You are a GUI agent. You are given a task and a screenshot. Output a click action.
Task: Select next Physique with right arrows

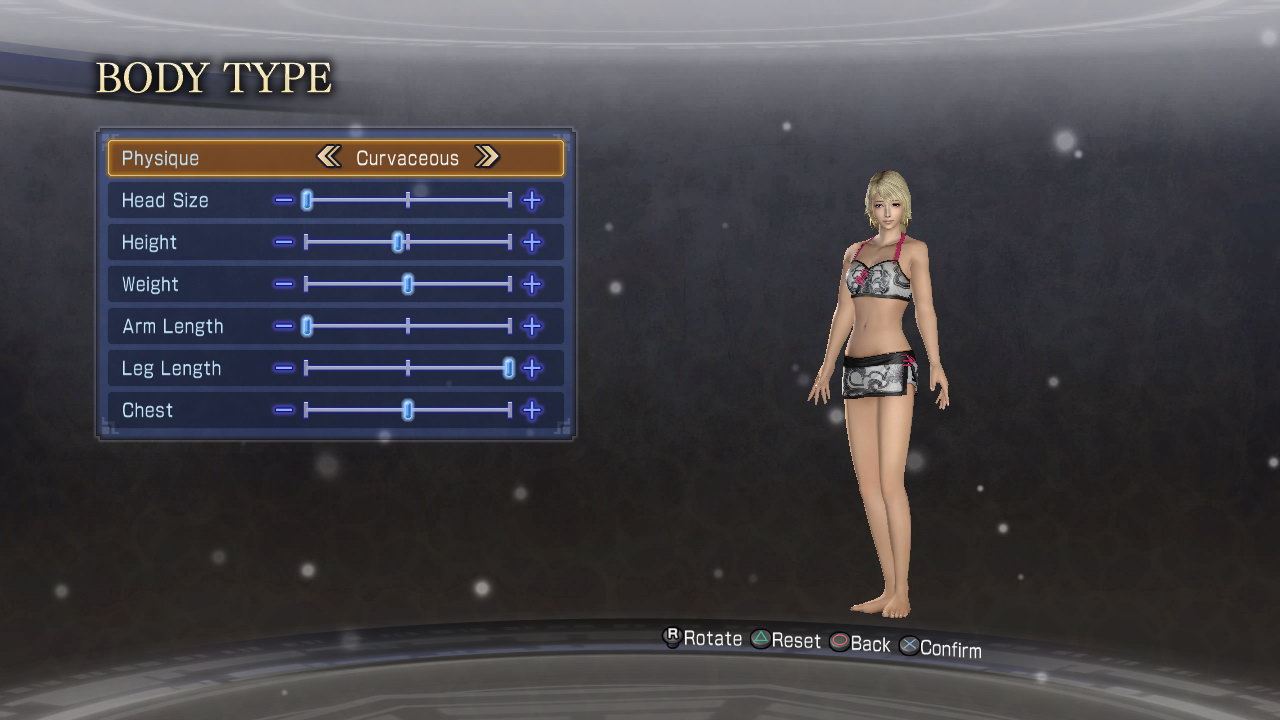pos(487,157)
